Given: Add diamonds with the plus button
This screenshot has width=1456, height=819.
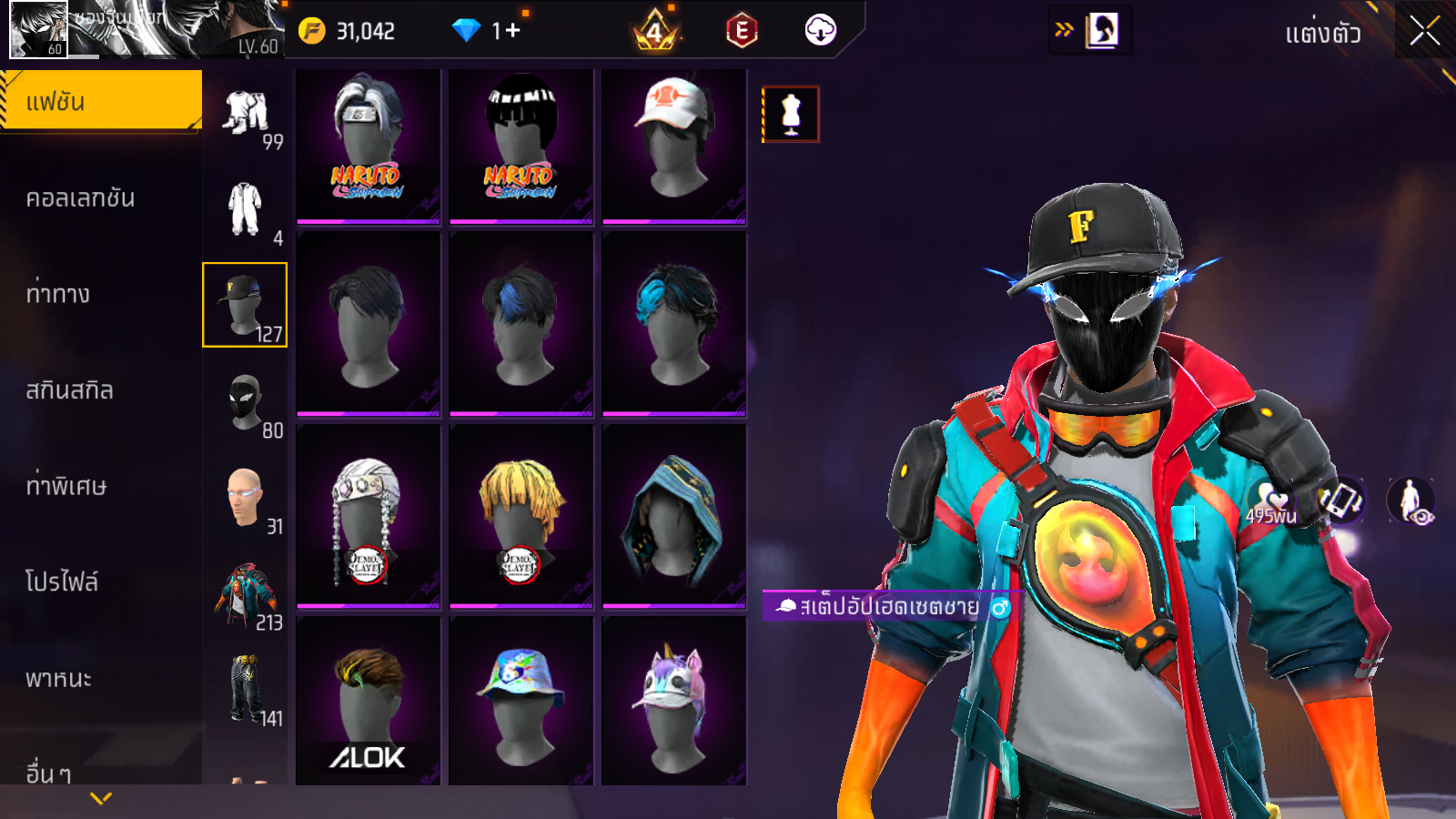Looking at the screenshot, I should click(513, 30).
